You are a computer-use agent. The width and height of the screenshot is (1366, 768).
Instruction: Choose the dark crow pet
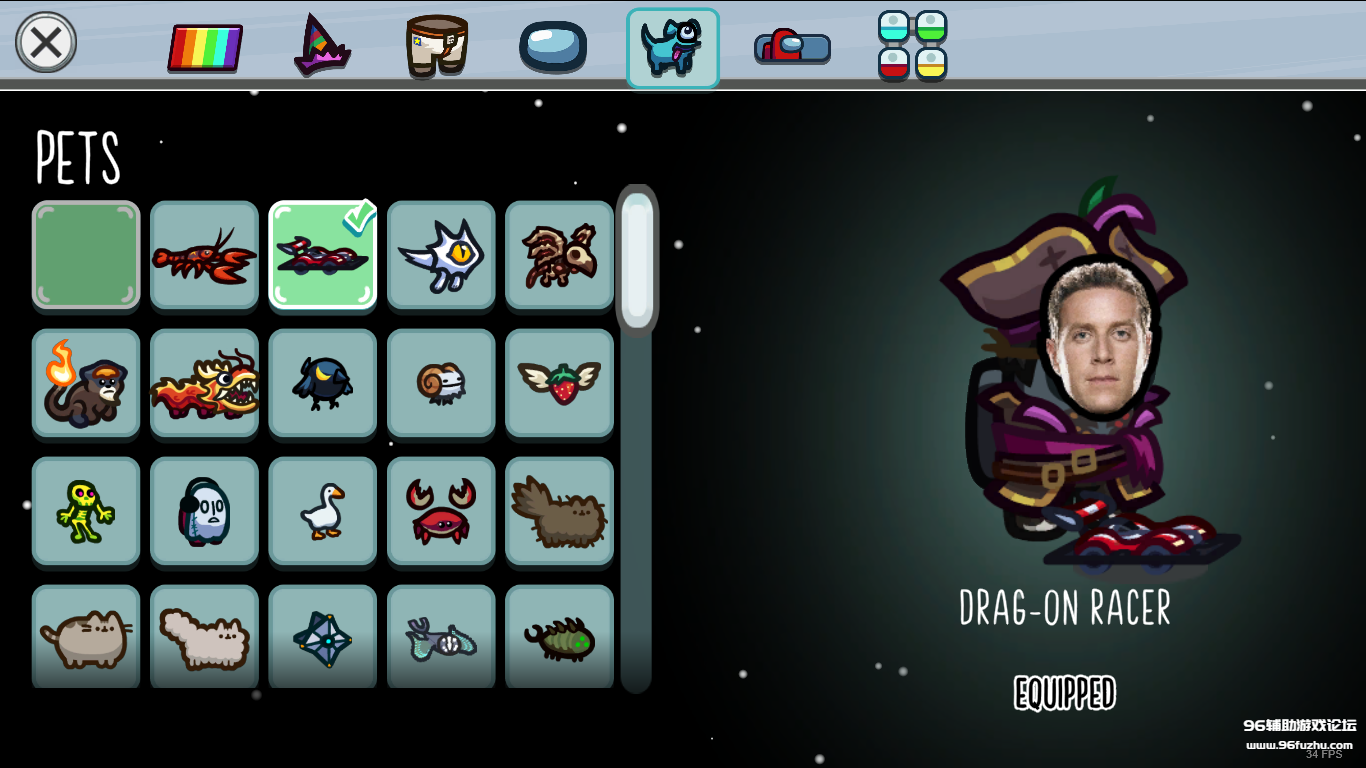click(322, 383)
